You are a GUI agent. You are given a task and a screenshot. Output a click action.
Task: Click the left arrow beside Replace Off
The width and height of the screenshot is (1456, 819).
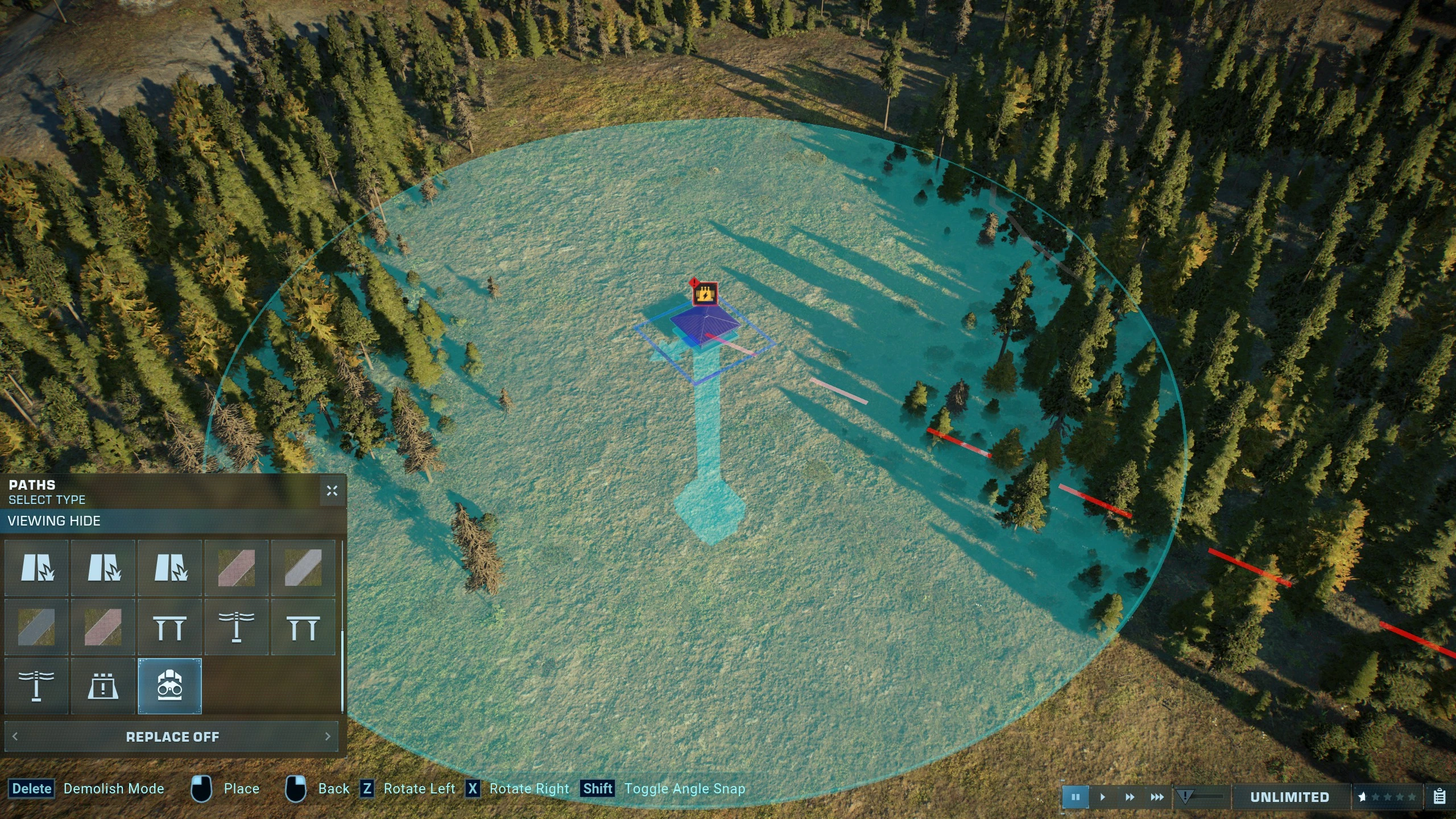pyautogui.click(x=15, y=737)
